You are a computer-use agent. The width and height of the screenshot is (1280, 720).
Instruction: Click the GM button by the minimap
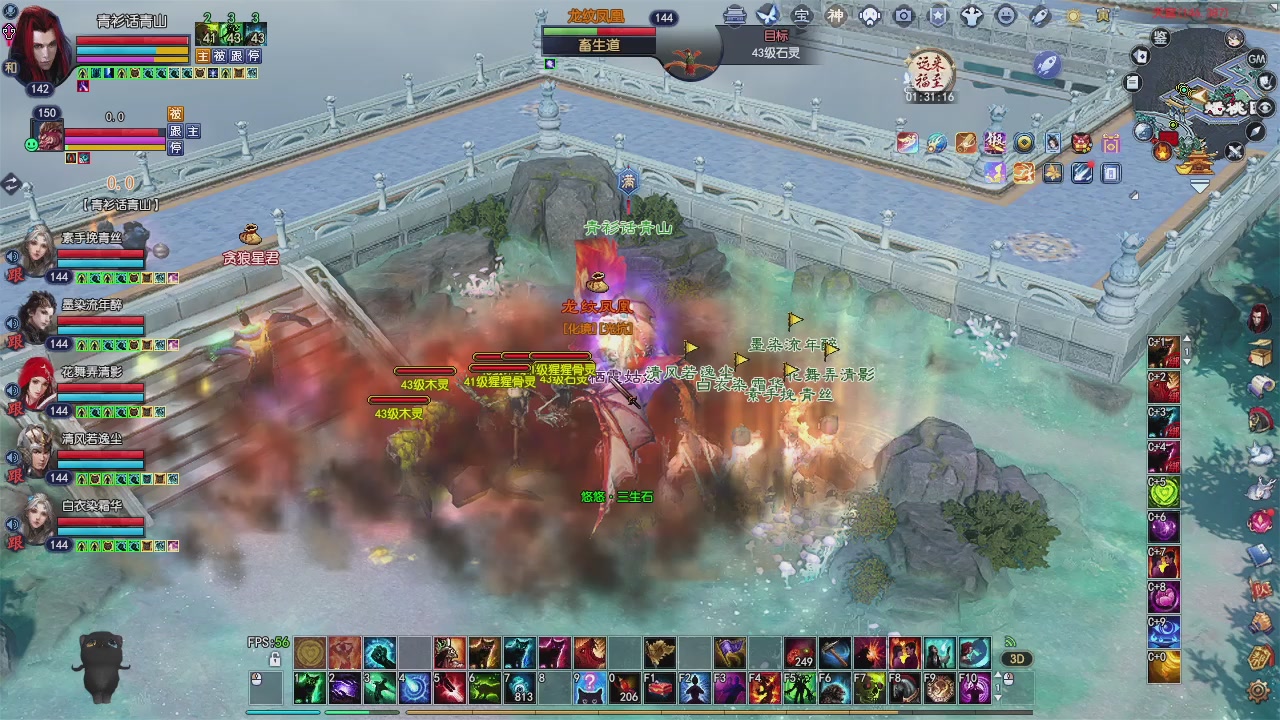(x=1257, y=59)
